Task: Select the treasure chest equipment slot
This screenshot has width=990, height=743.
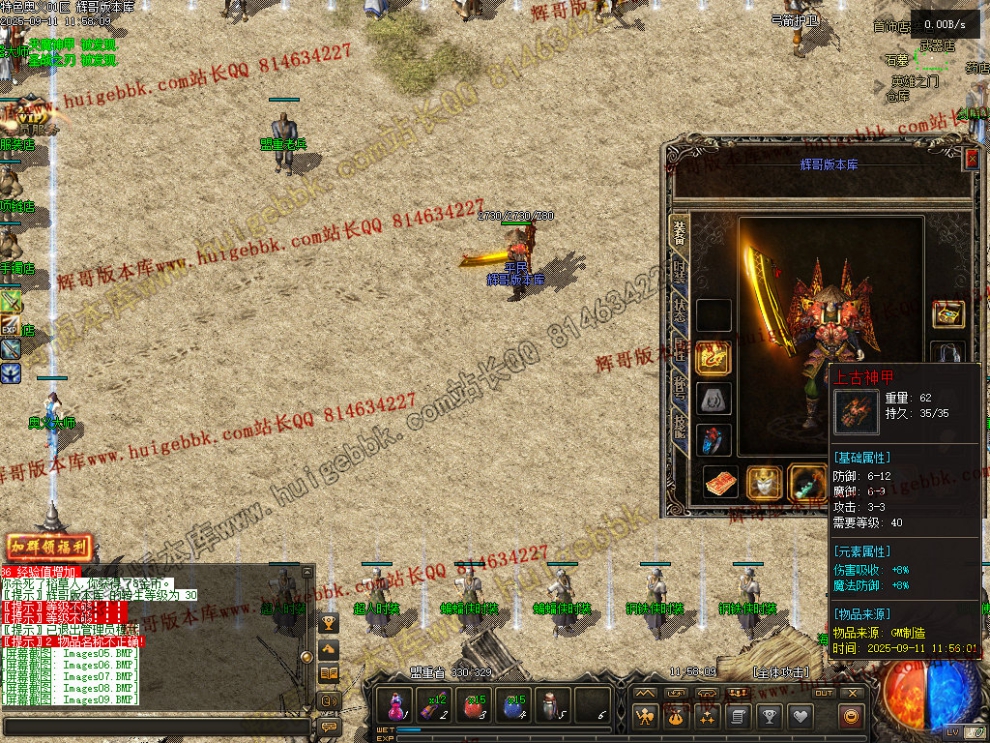Action: pyautogui.click(x=947, y=314)
